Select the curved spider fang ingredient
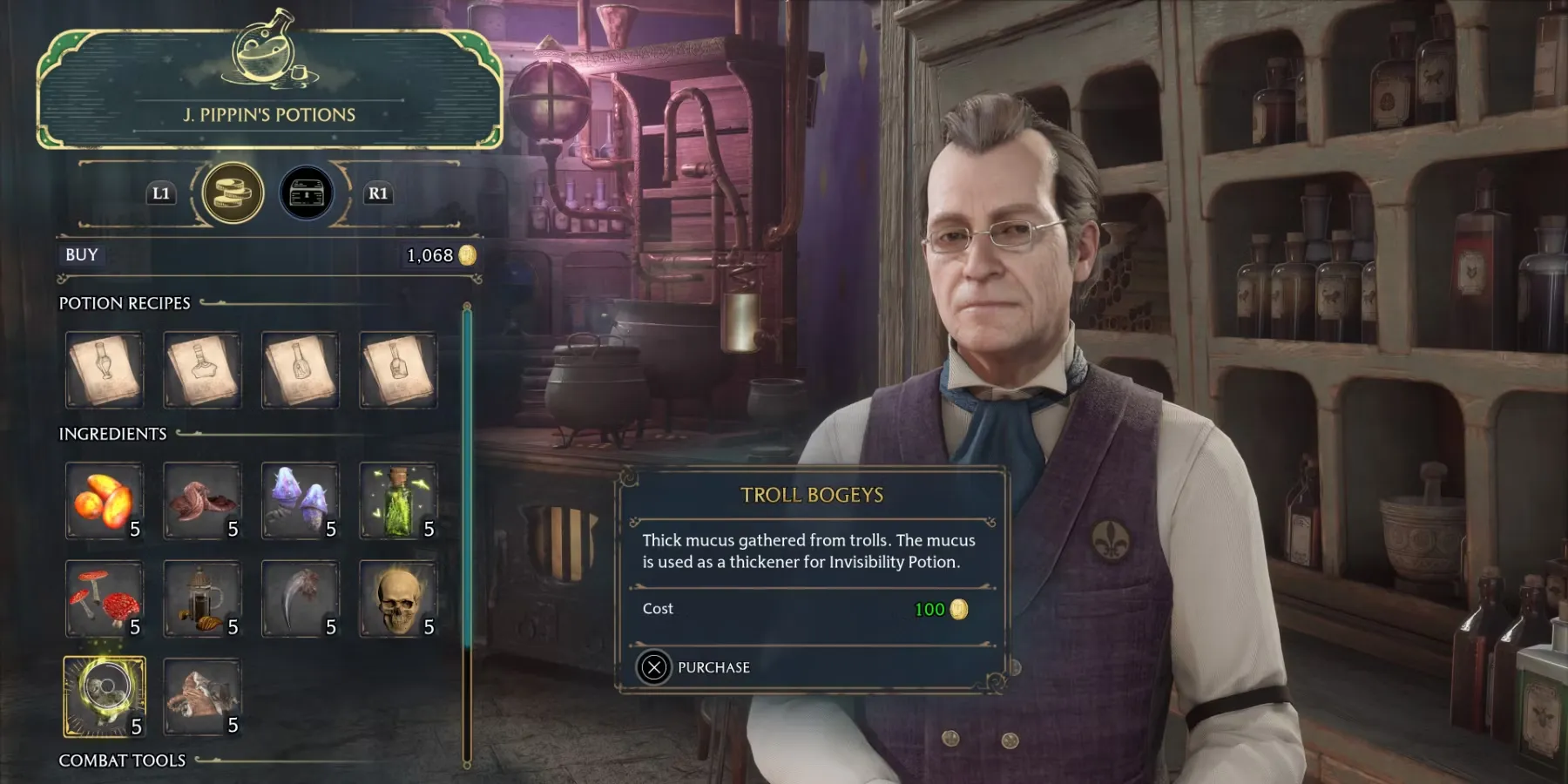1568x784 pixels. coord(300,599)
